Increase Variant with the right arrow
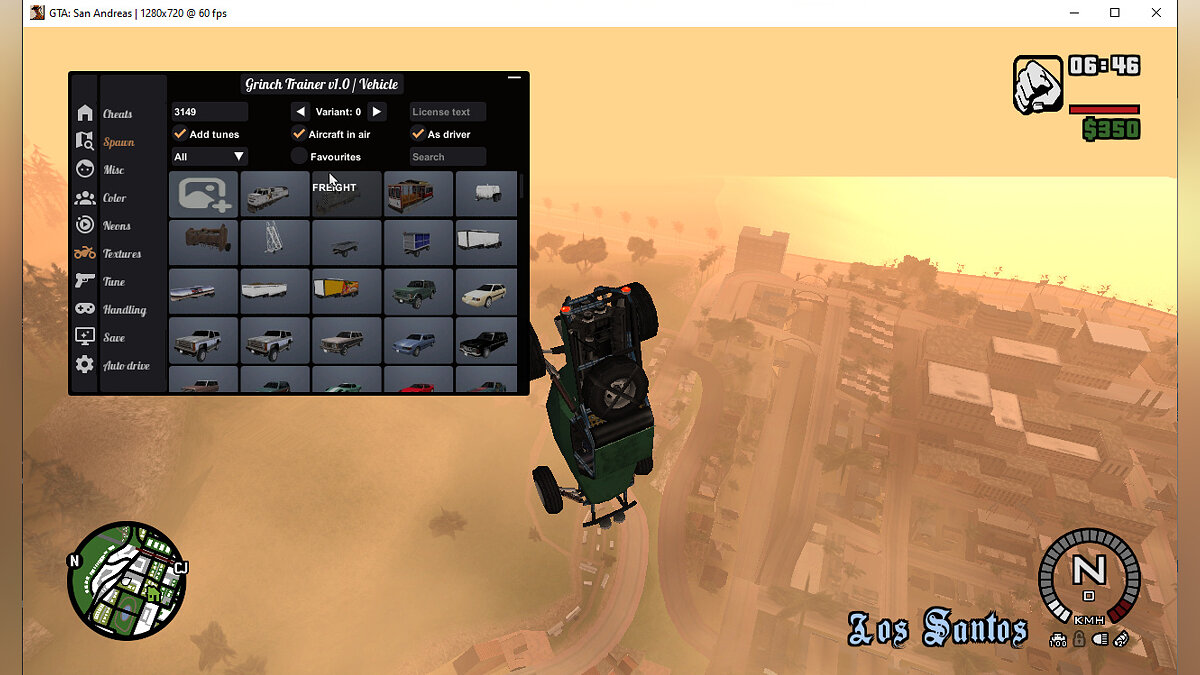The width and height of the screenshot is (1200, 675). 376,112
